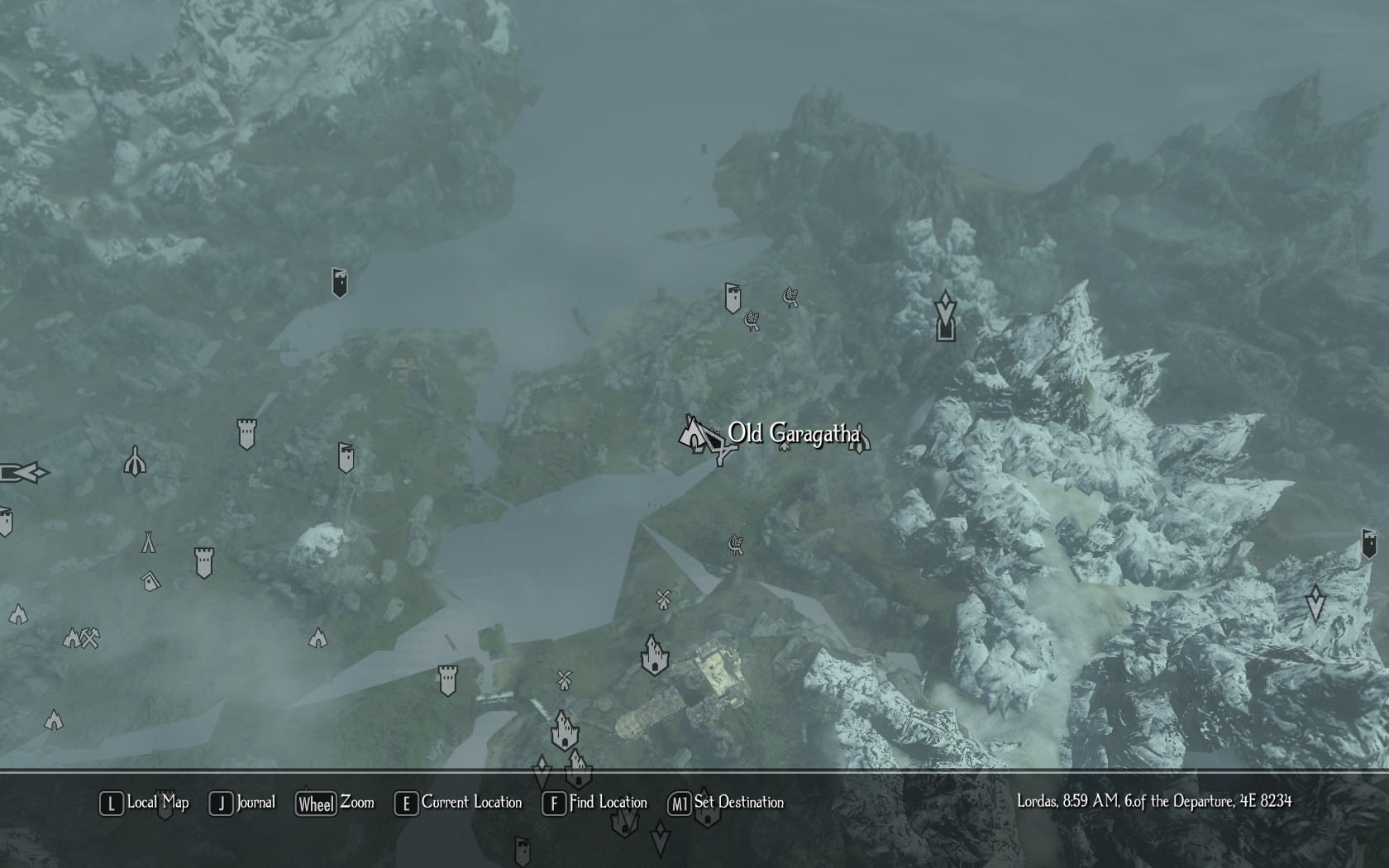1389x868 pixels.
Task: Select the Old Garagatha camp marker
Action: [x=693, y=433]
